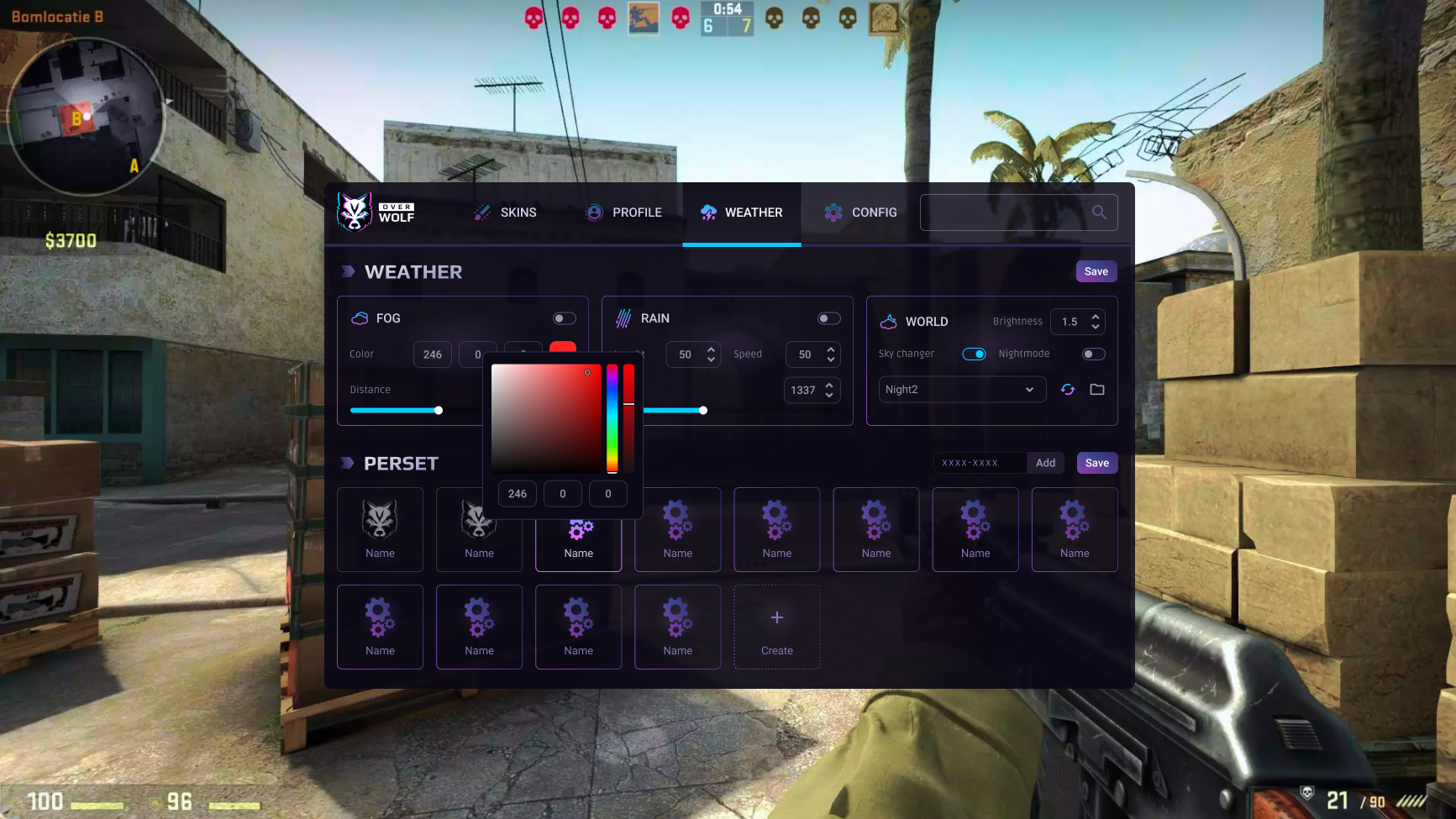Open the Night2 sky dropdown
The image size is (1456, 819).
click(962, 390)
